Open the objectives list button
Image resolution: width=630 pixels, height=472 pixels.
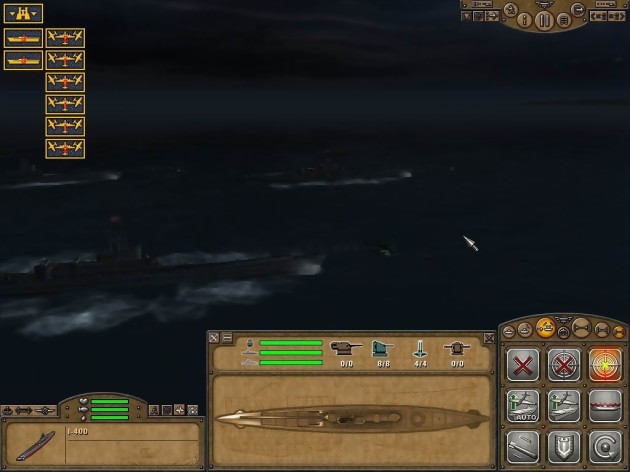point(565,20)
